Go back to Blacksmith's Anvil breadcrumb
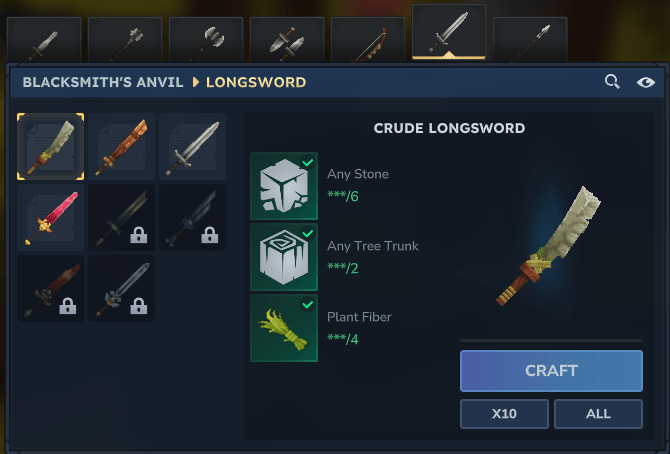 click(103, 82)
